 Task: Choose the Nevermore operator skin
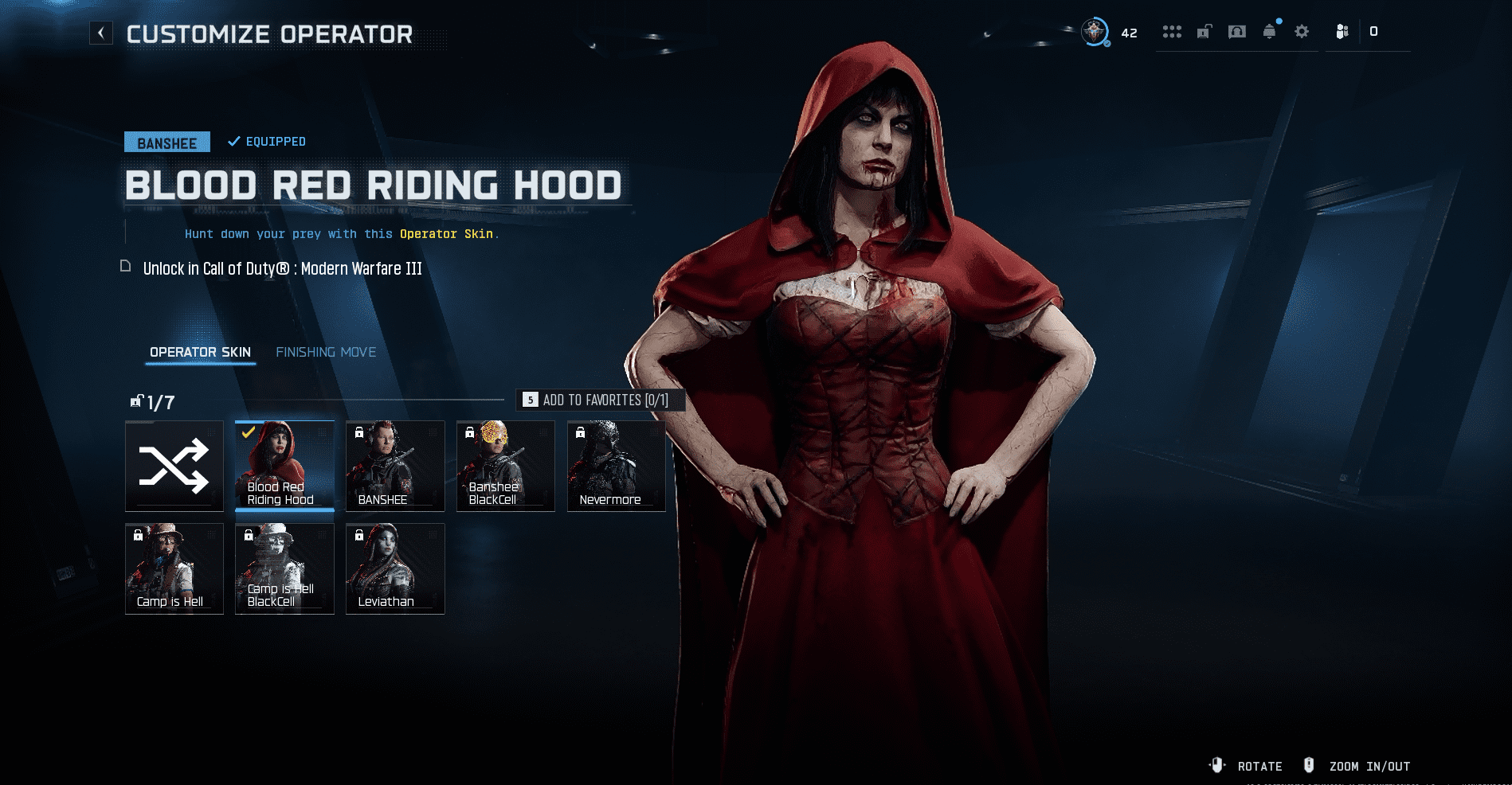[616, 466]
